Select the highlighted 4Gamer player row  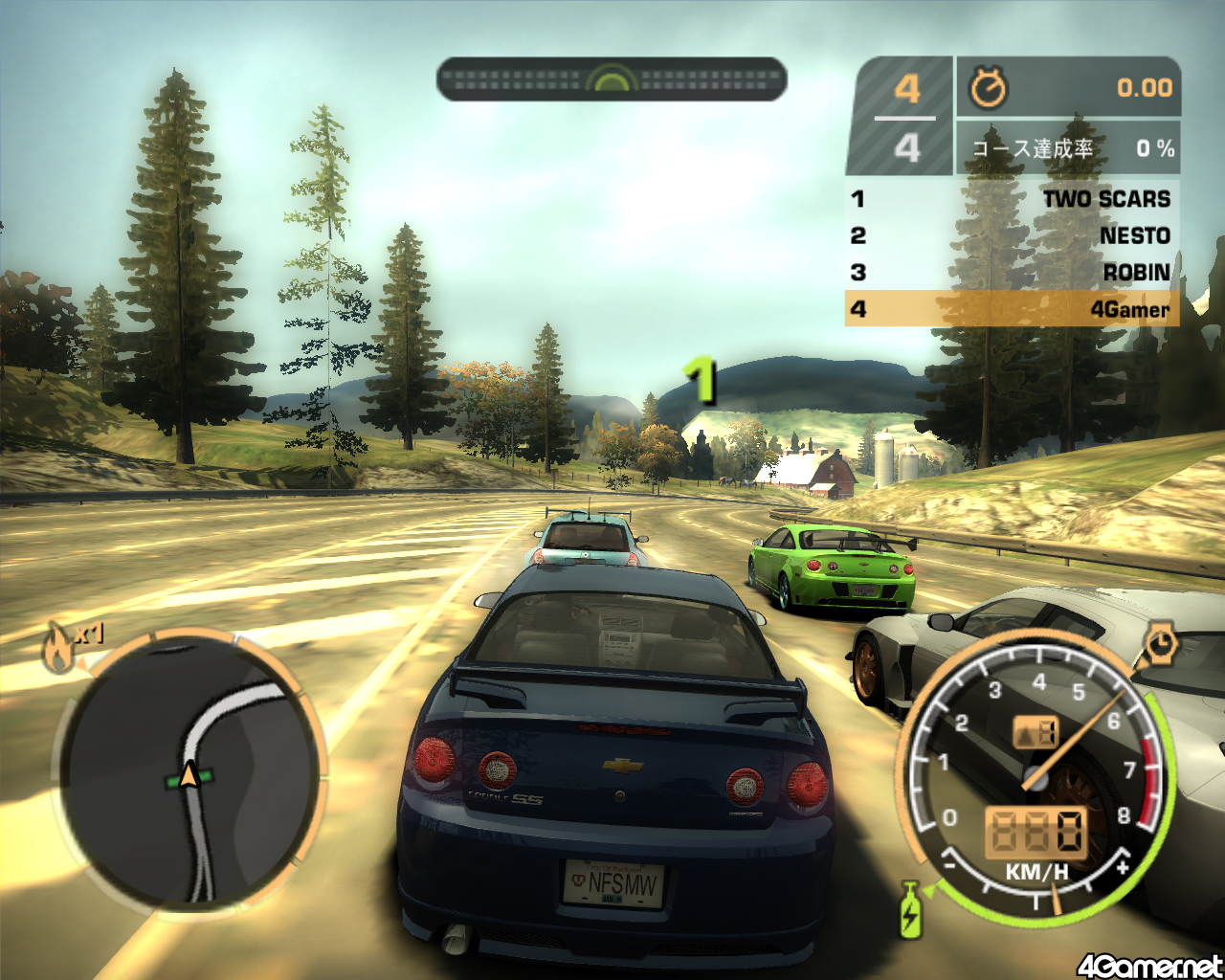click(x=1012, y=309)
